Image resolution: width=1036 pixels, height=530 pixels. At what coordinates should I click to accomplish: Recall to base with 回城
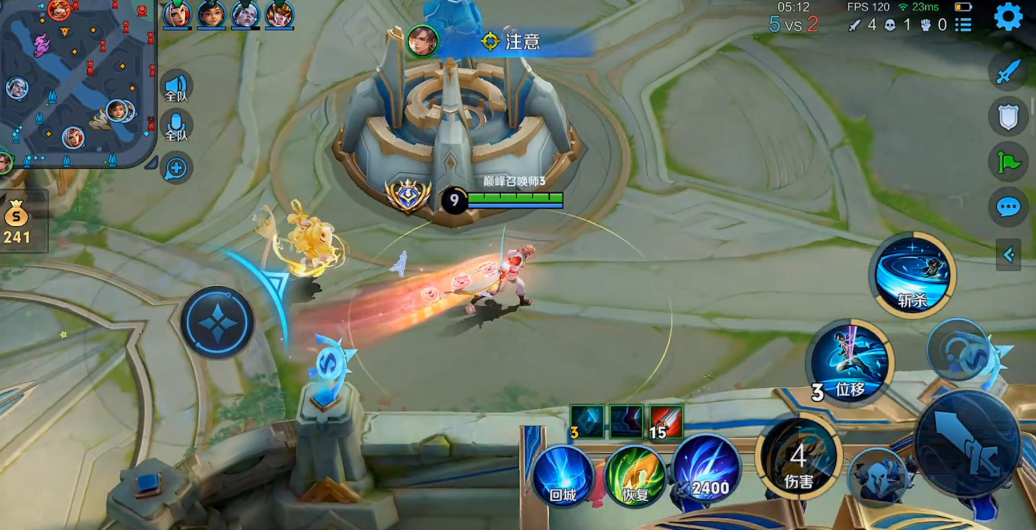[563, 474]
